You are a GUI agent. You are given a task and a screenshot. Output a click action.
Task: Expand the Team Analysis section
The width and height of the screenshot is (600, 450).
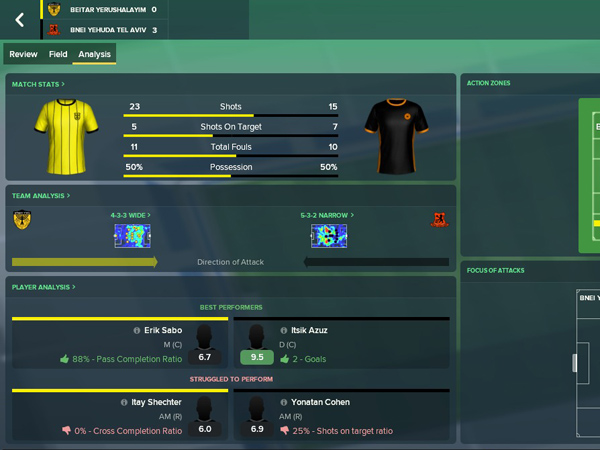click(41, 196)
